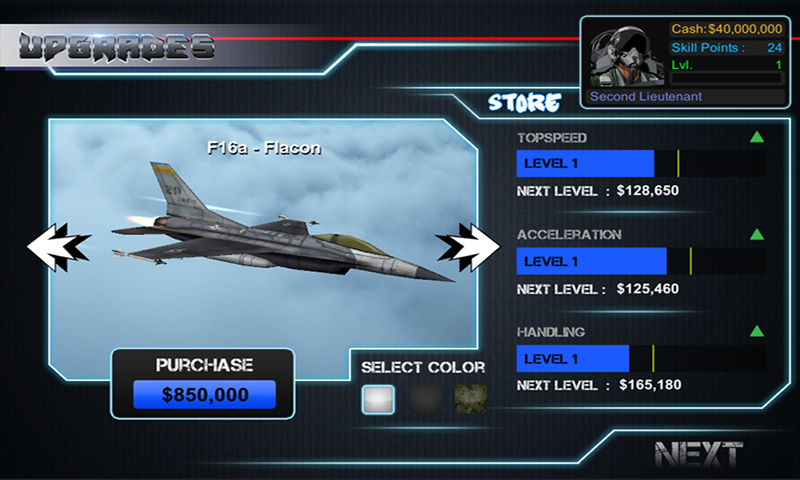
Task: Show the previous aircraft with left arrow
Action: (58, 243)
